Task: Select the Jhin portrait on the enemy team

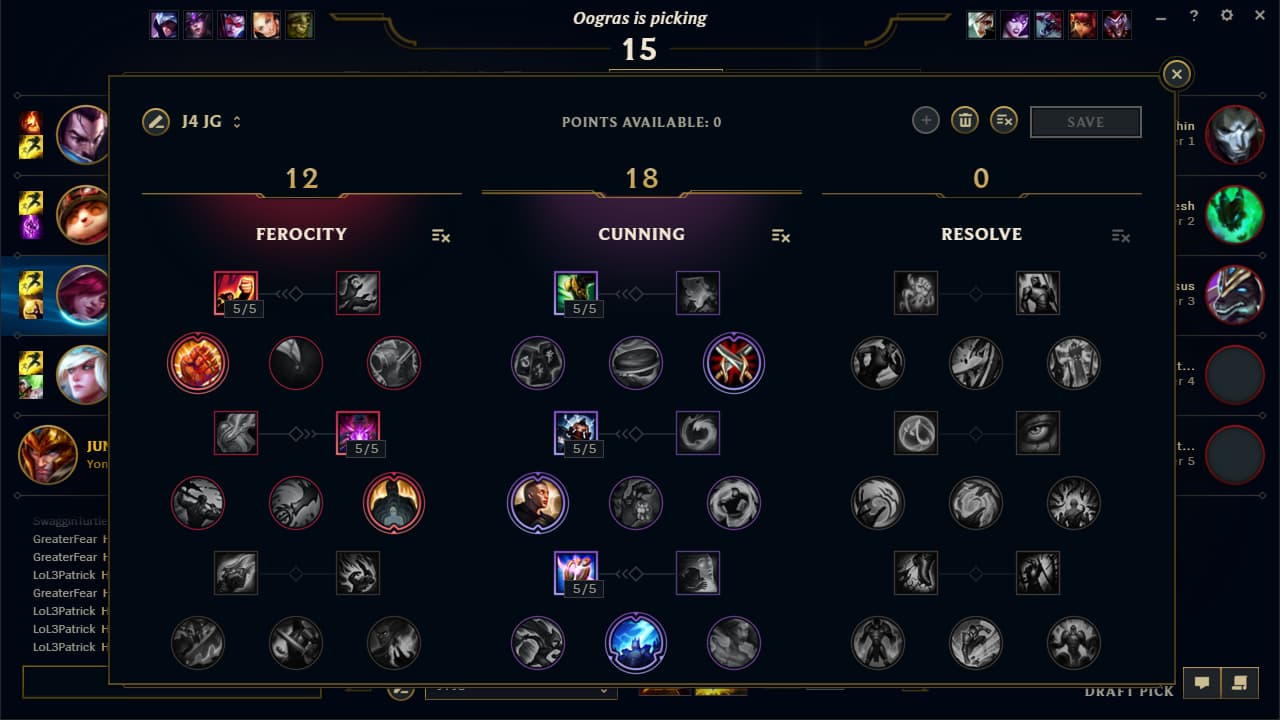Action: click(1235, 135)
